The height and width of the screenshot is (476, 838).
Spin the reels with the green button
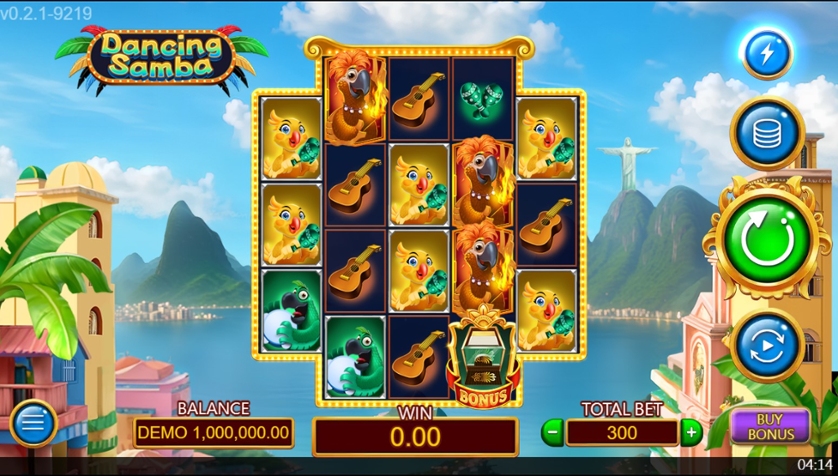click(767, 239)
